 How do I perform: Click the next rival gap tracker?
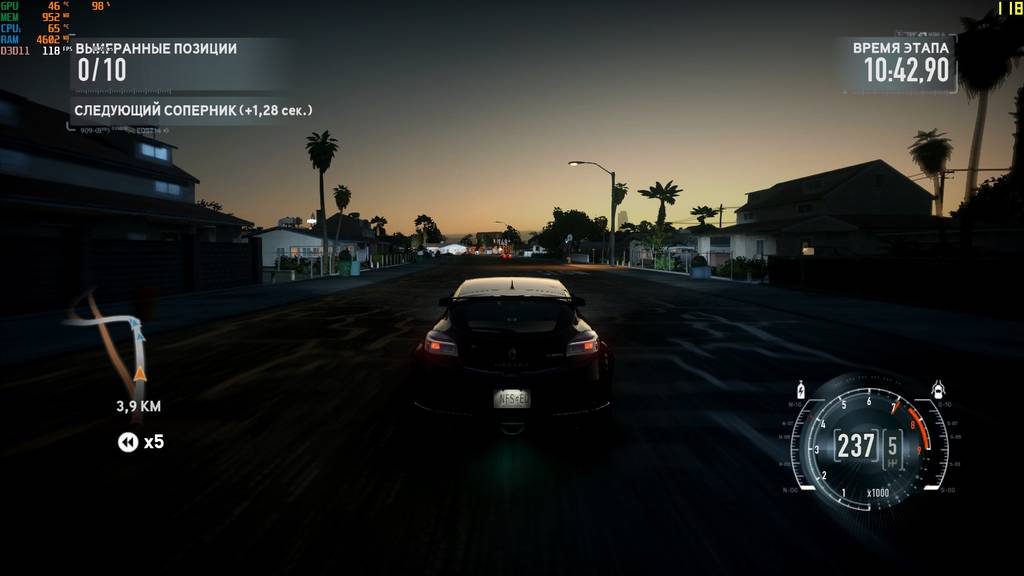click(x=192, y=110)
